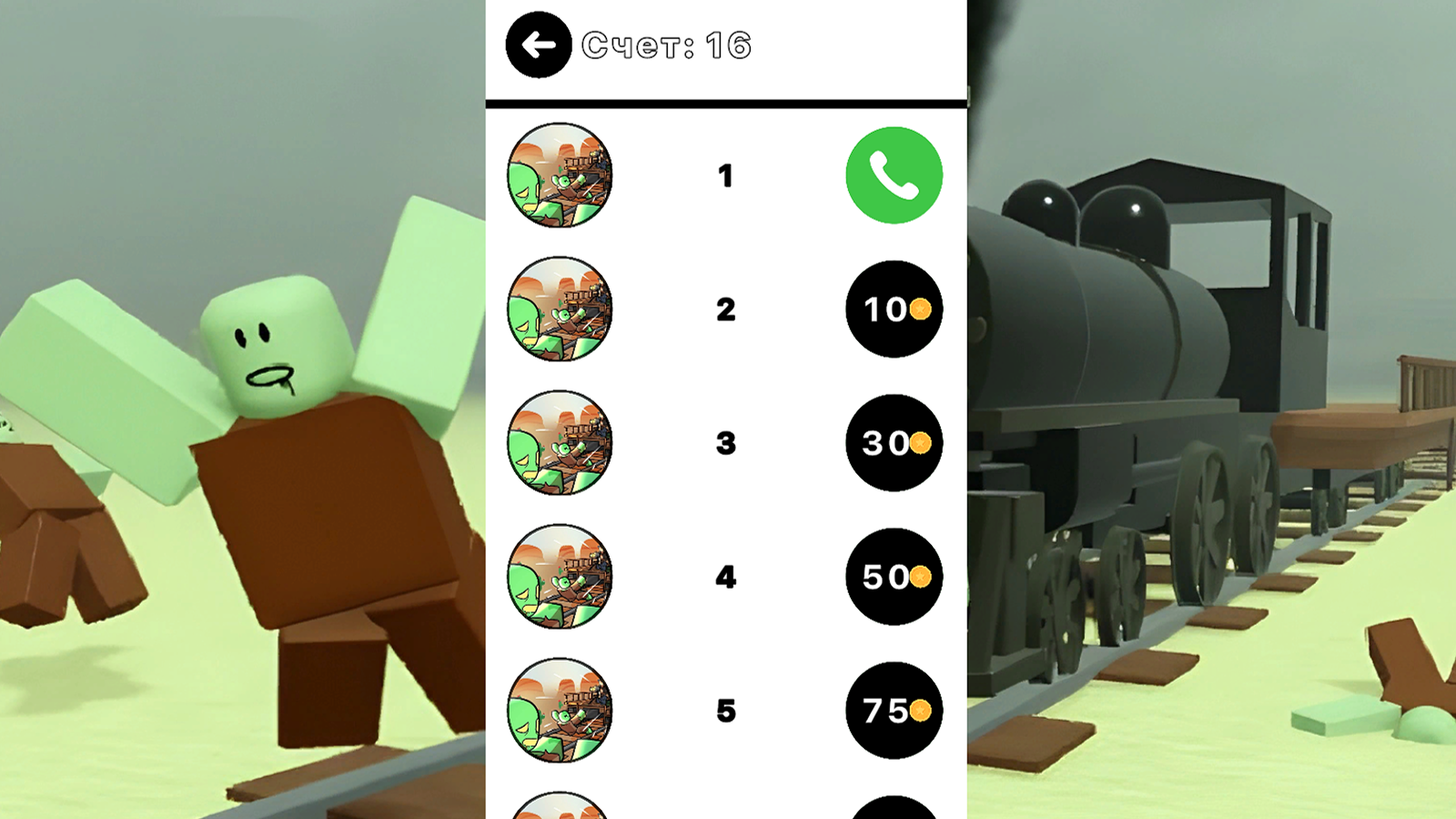Screen dimensions: 1456x819
Task: Click the back arrow in the header
Action: (539, 44)
